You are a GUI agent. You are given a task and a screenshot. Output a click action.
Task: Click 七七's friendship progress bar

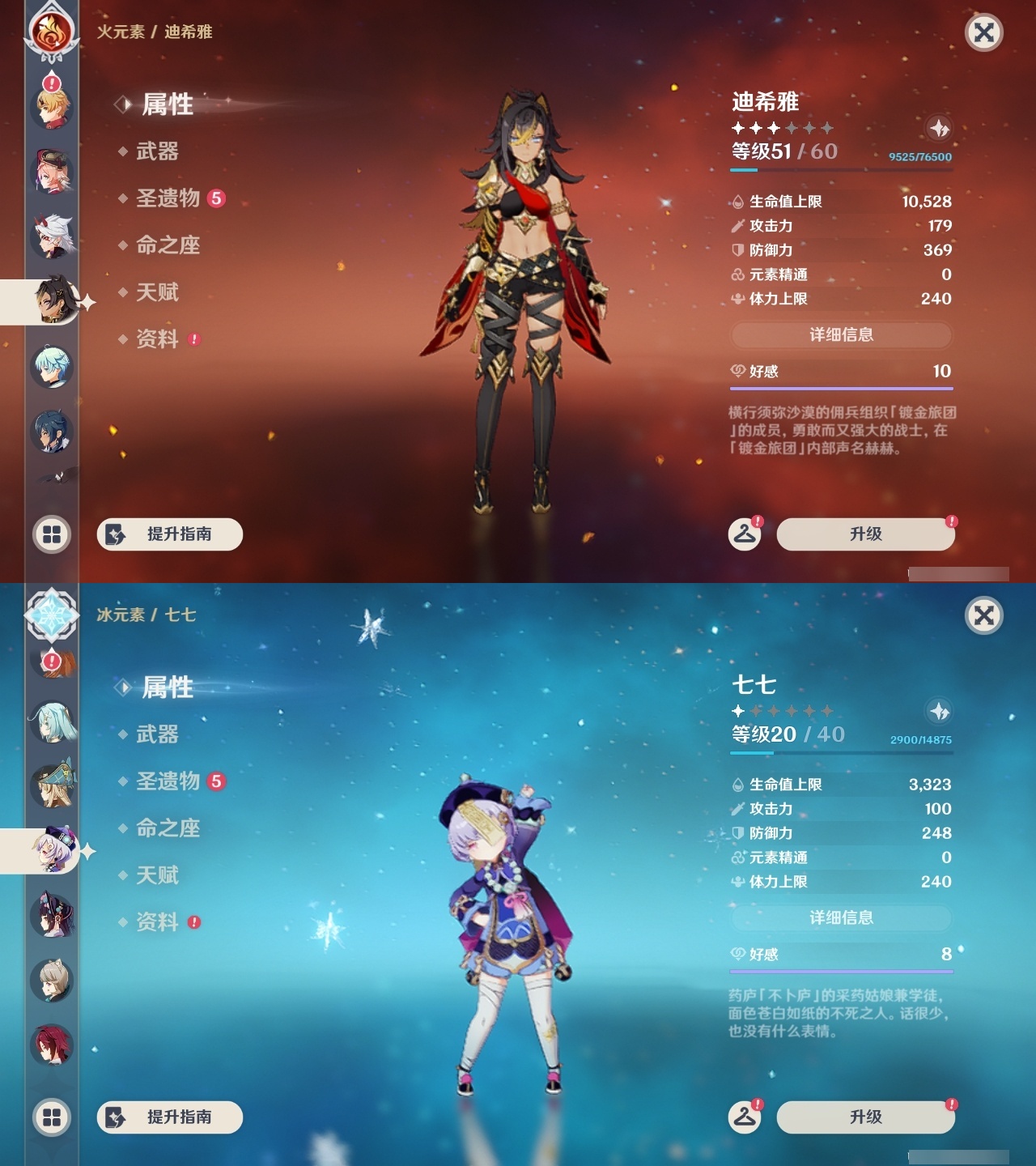842,972
